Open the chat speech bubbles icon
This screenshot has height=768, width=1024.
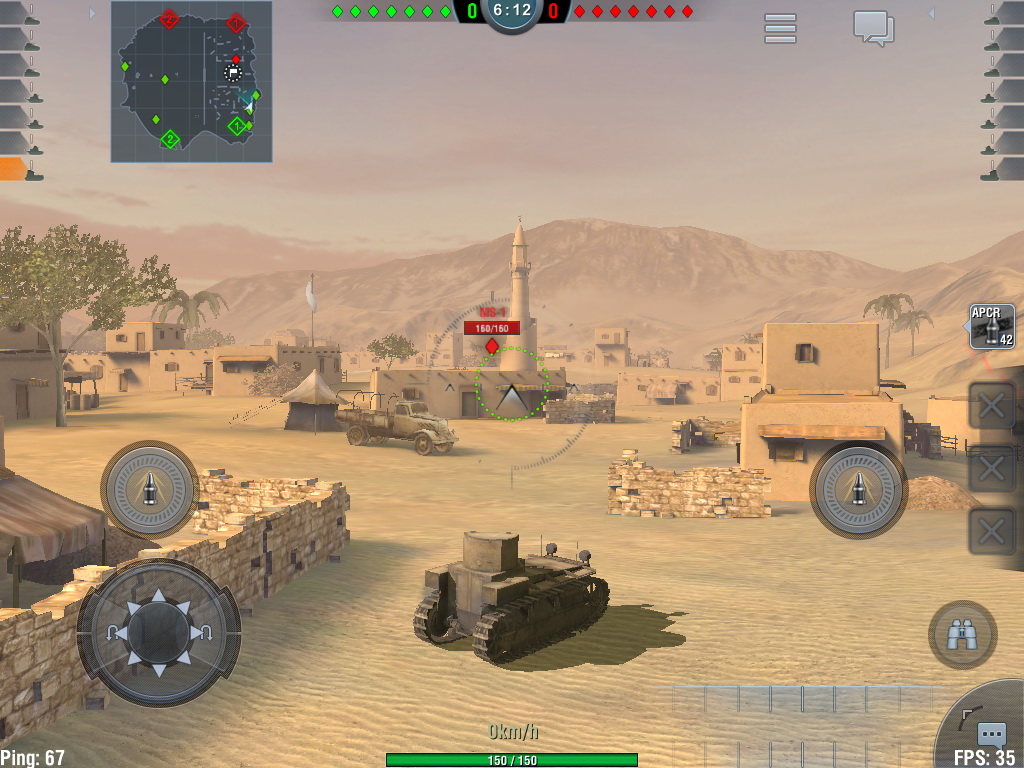[x=873, y=28]
